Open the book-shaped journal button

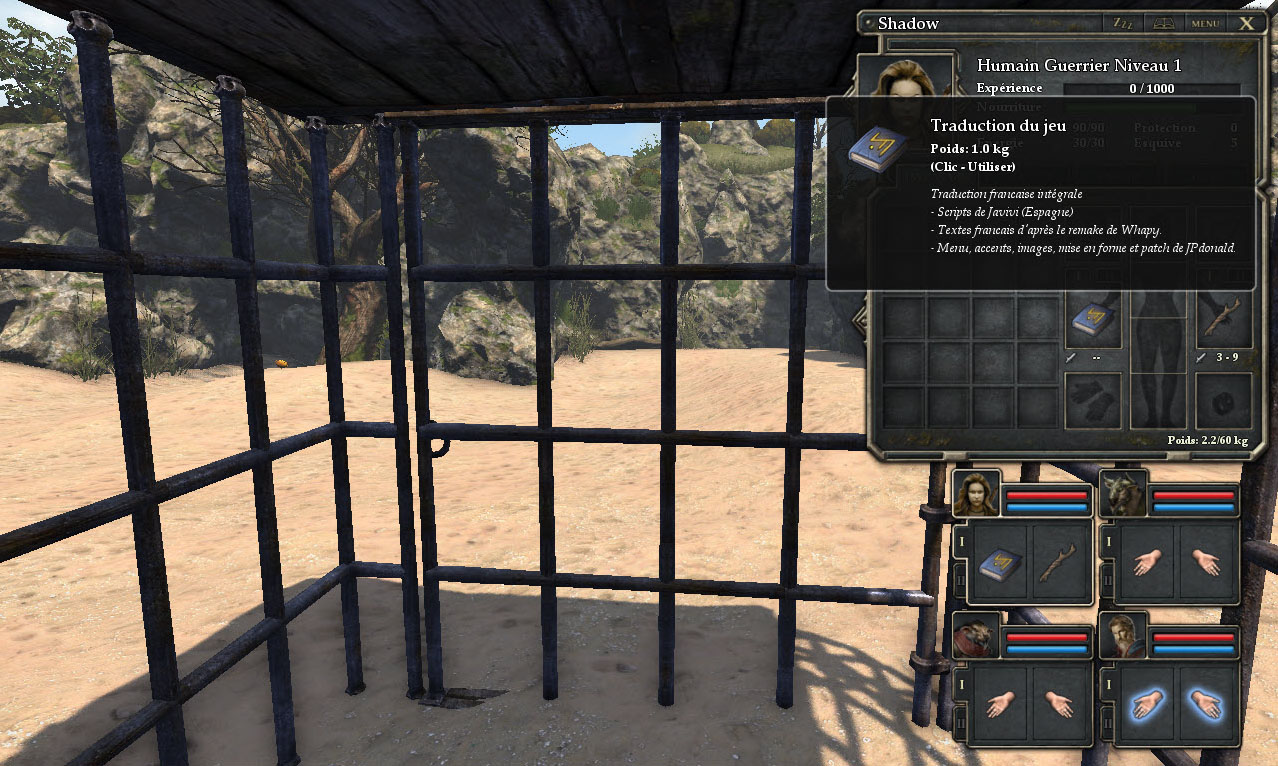[x=1164, y=23]
